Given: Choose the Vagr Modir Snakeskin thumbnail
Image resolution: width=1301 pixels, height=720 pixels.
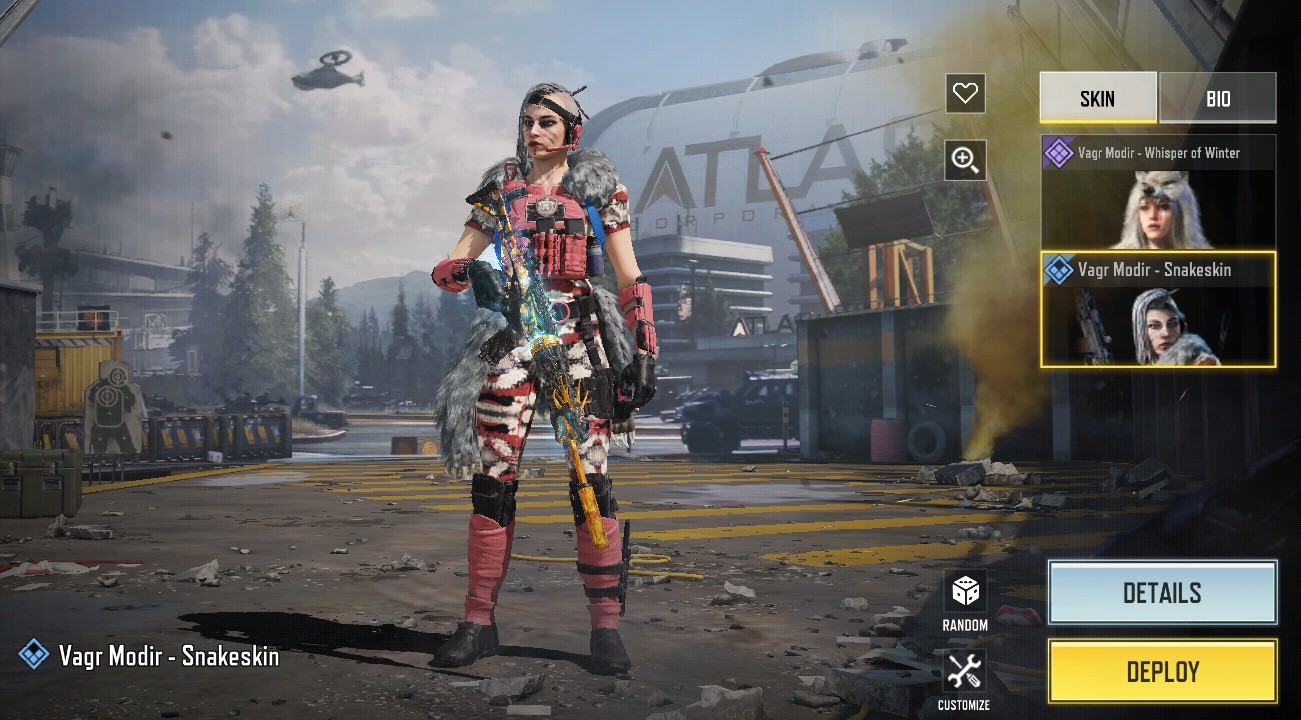Looking at the screenshot, I should 1158,310.
